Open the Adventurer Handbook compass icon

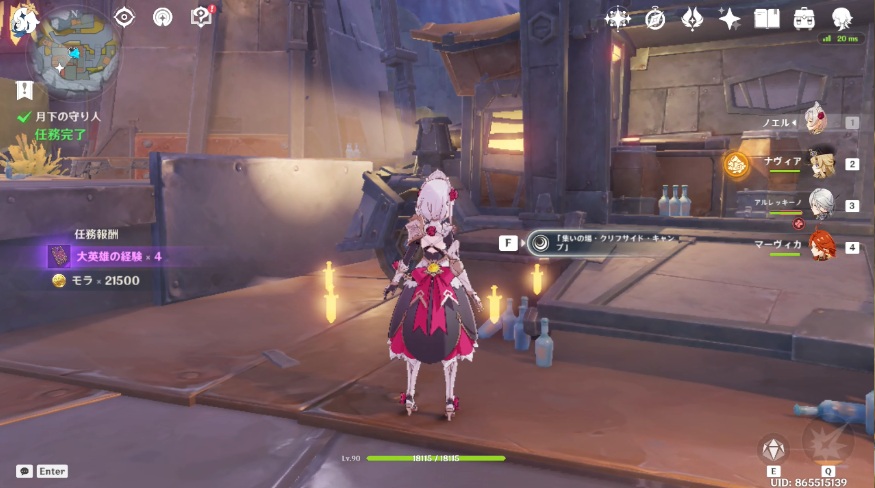[655, 18]
